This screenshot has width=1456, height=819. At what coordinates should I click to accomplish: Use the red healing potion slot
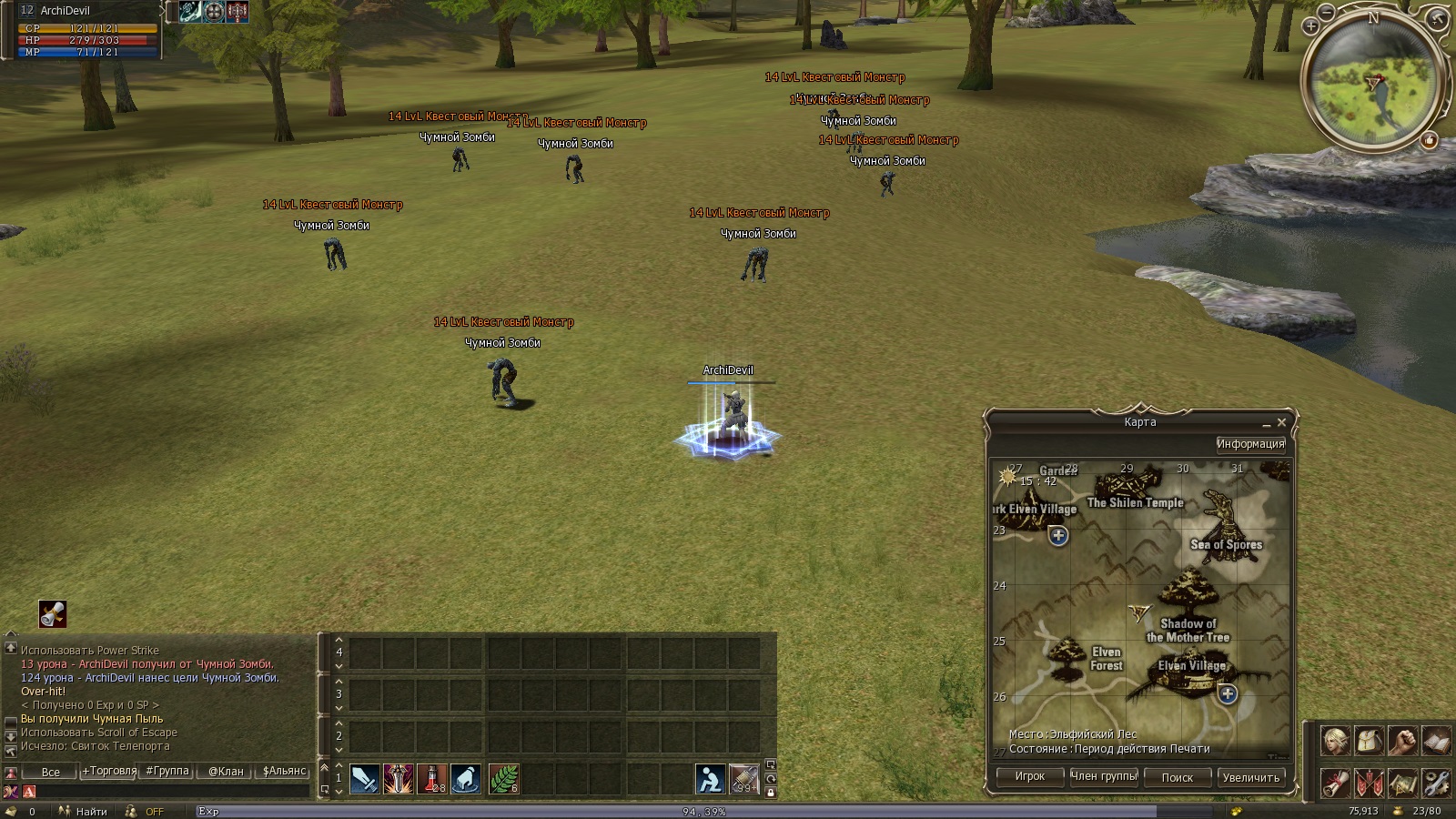[x=432, y=779]
